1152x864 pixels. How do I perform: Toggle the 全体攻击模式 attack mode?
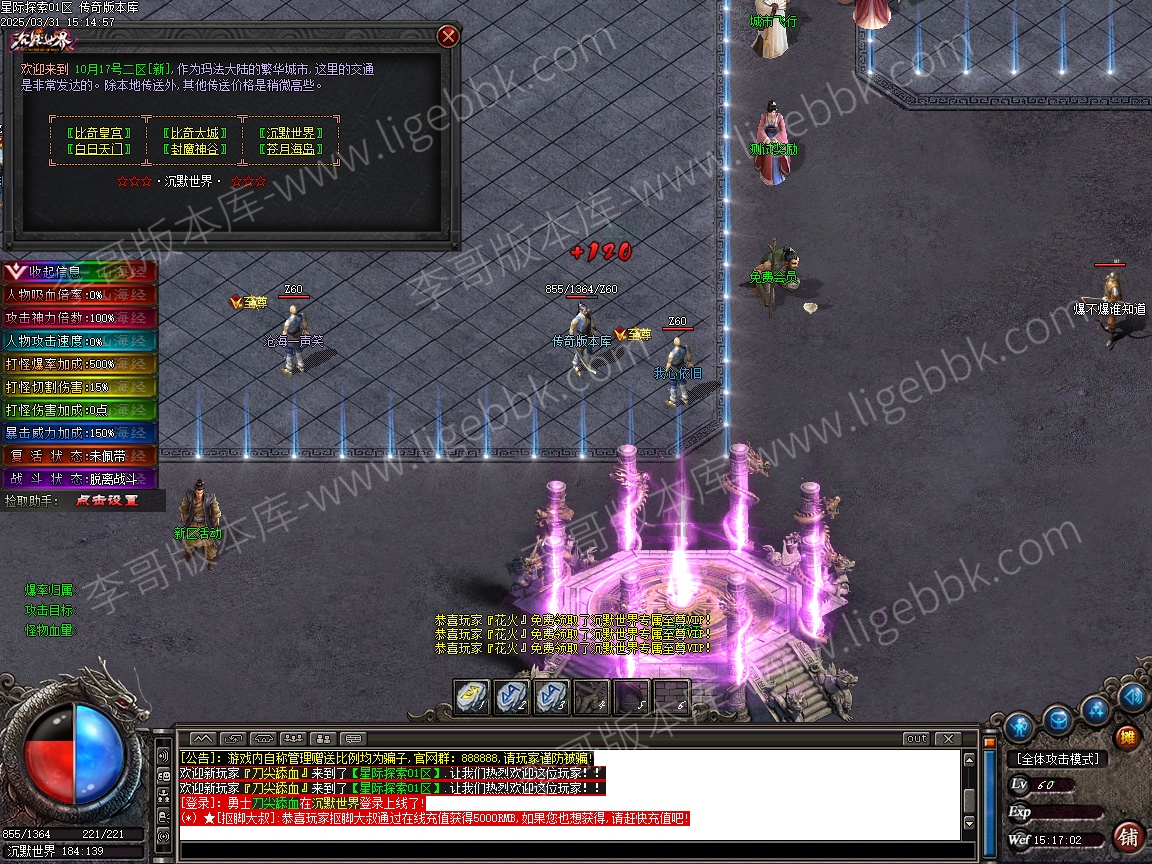click(1056, 759)
